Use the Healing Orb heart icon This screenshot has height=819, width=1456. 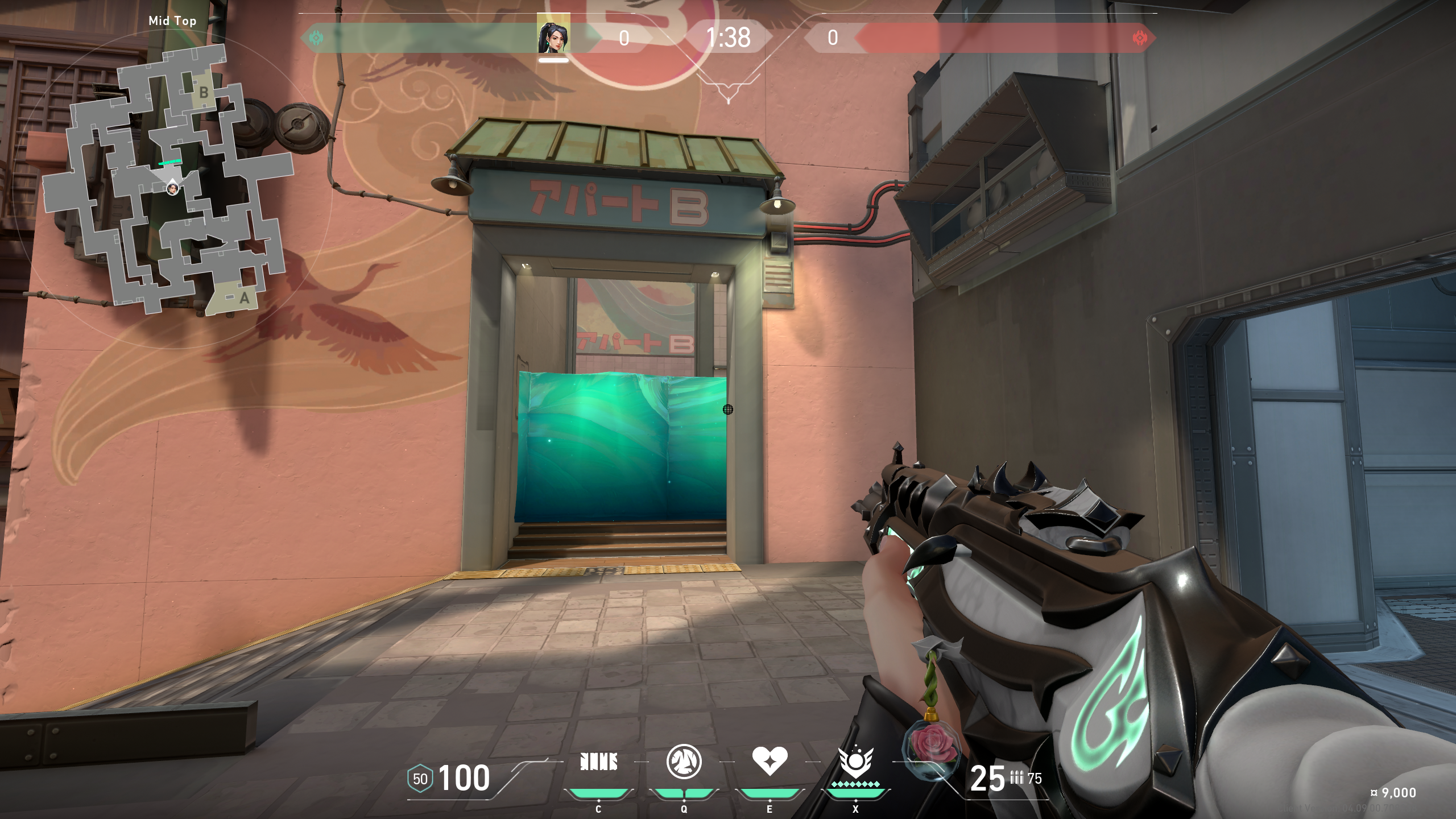coord(770,761)
